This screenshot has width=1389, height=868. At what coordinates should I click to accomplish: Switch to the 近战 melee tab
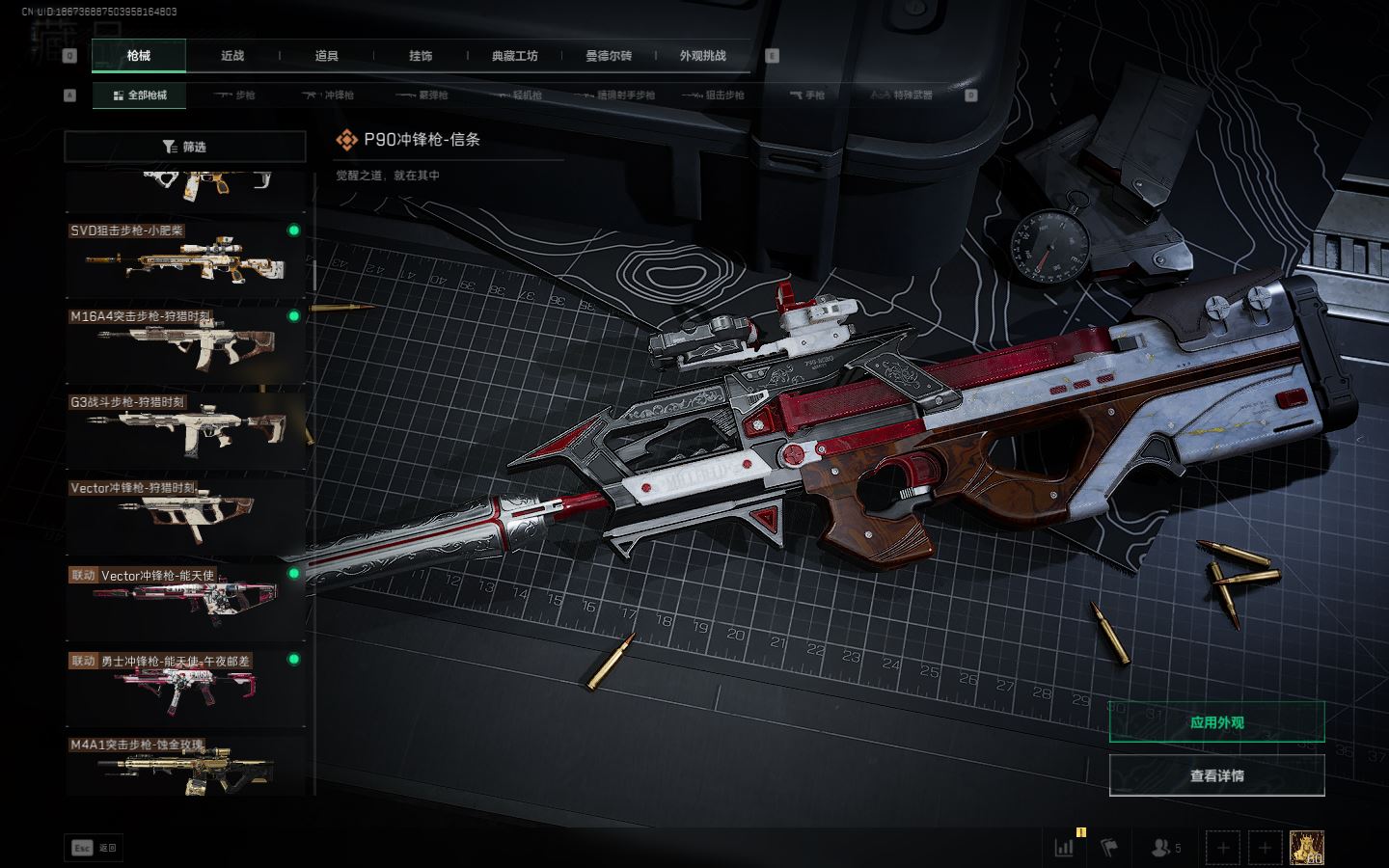(x=232, y=56)
